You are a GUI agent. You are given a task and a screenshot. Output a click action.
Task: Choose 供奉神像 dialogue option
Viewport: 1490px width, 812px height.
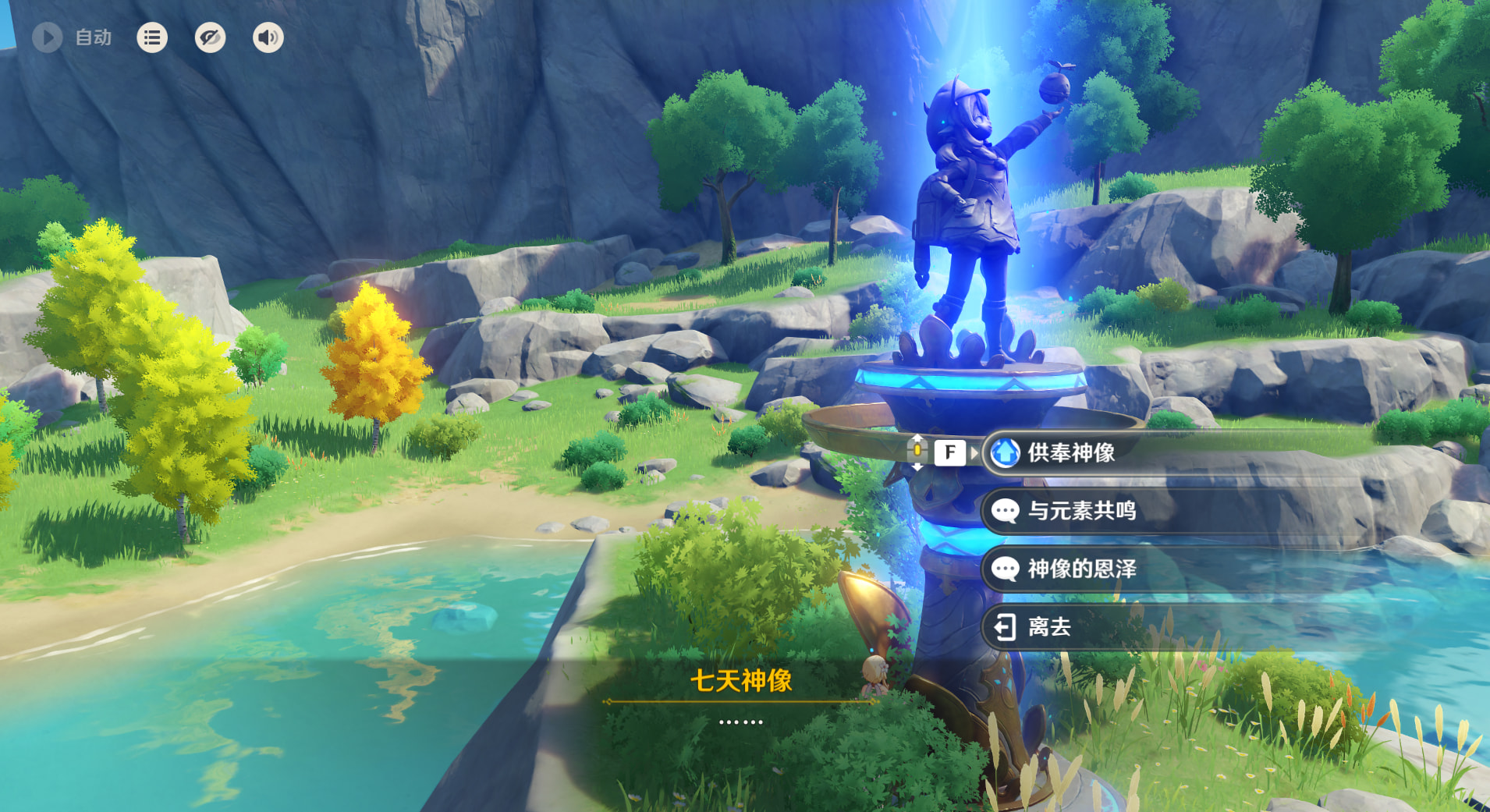click(1070, 452)
